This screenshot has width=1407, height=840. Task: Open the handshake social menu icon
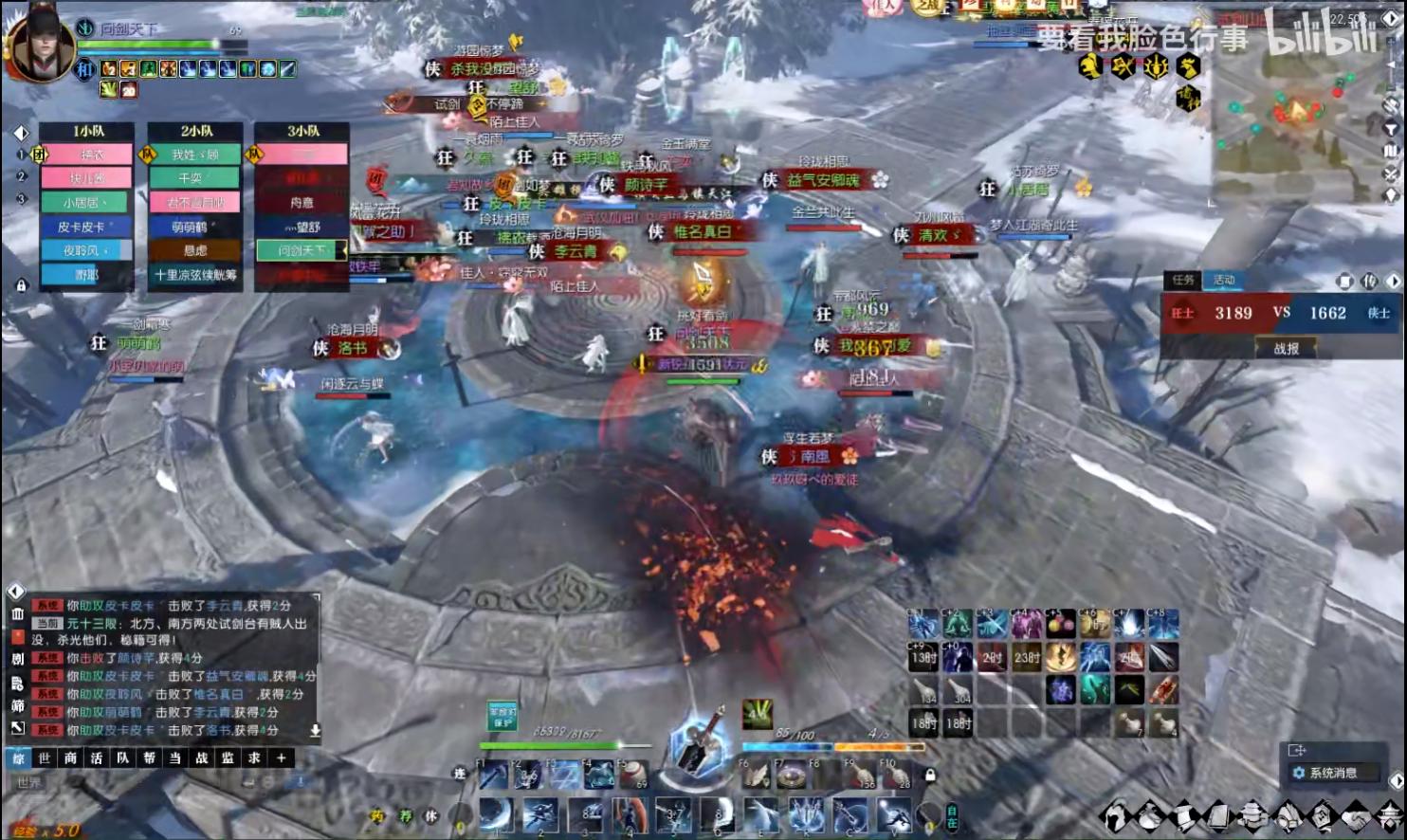pos(1358,814)
